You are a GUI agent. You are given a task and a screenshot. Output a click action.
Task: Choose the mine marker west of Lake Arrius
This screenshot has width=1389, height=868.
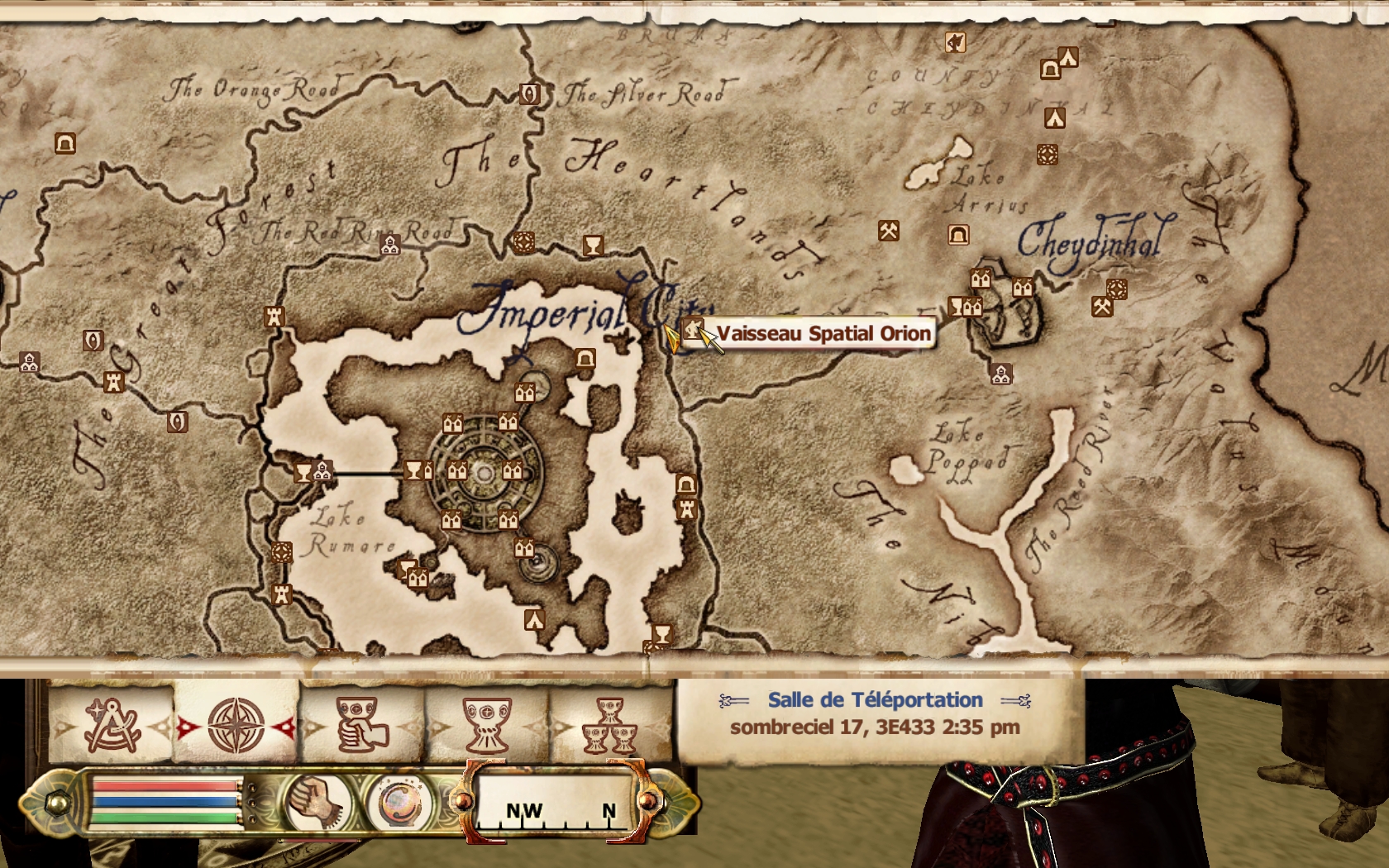coord(889,231)
